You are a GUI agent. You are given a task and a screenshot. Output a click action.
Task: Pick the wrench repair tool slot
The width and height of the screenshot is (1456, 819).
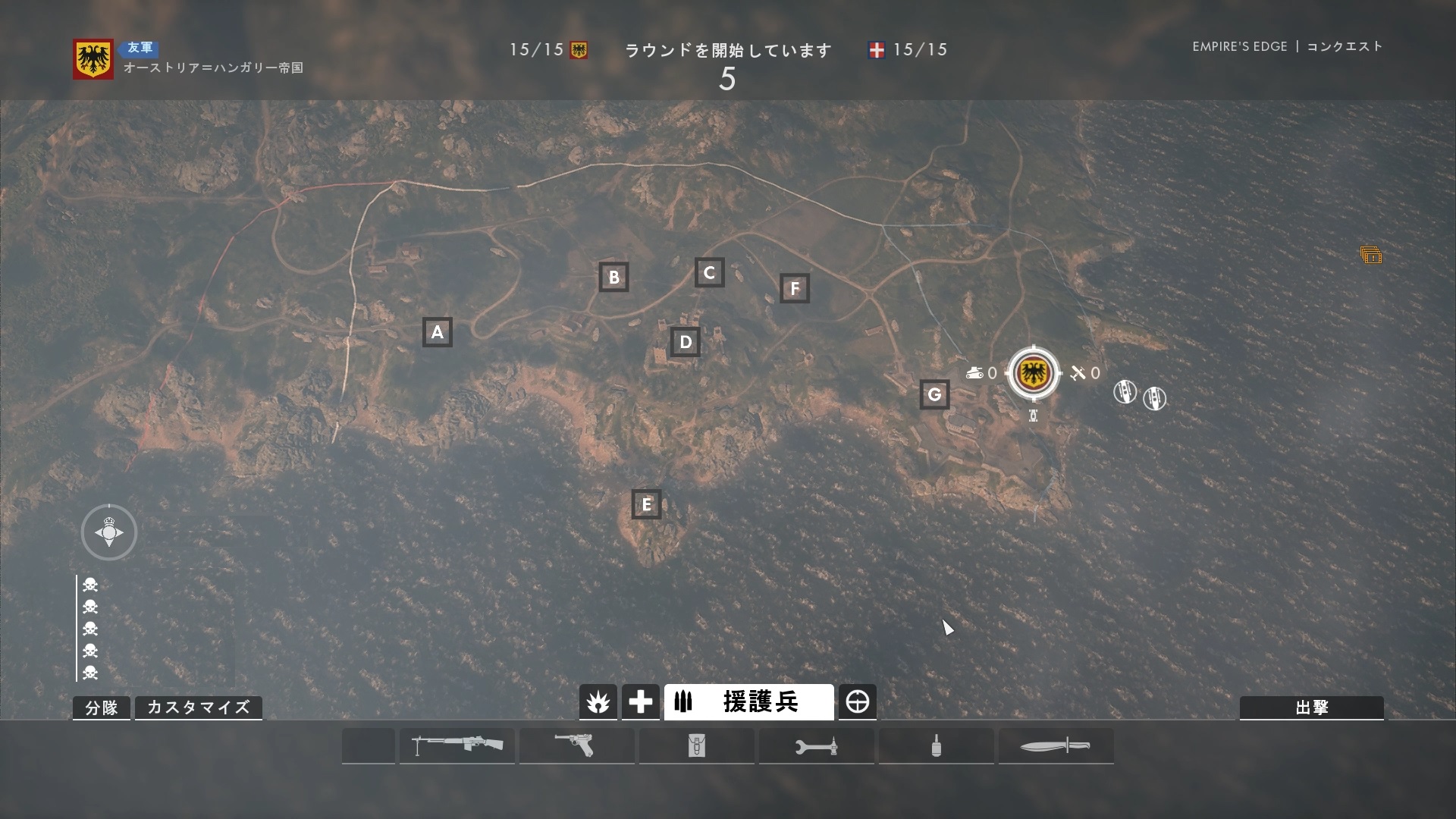816,745
